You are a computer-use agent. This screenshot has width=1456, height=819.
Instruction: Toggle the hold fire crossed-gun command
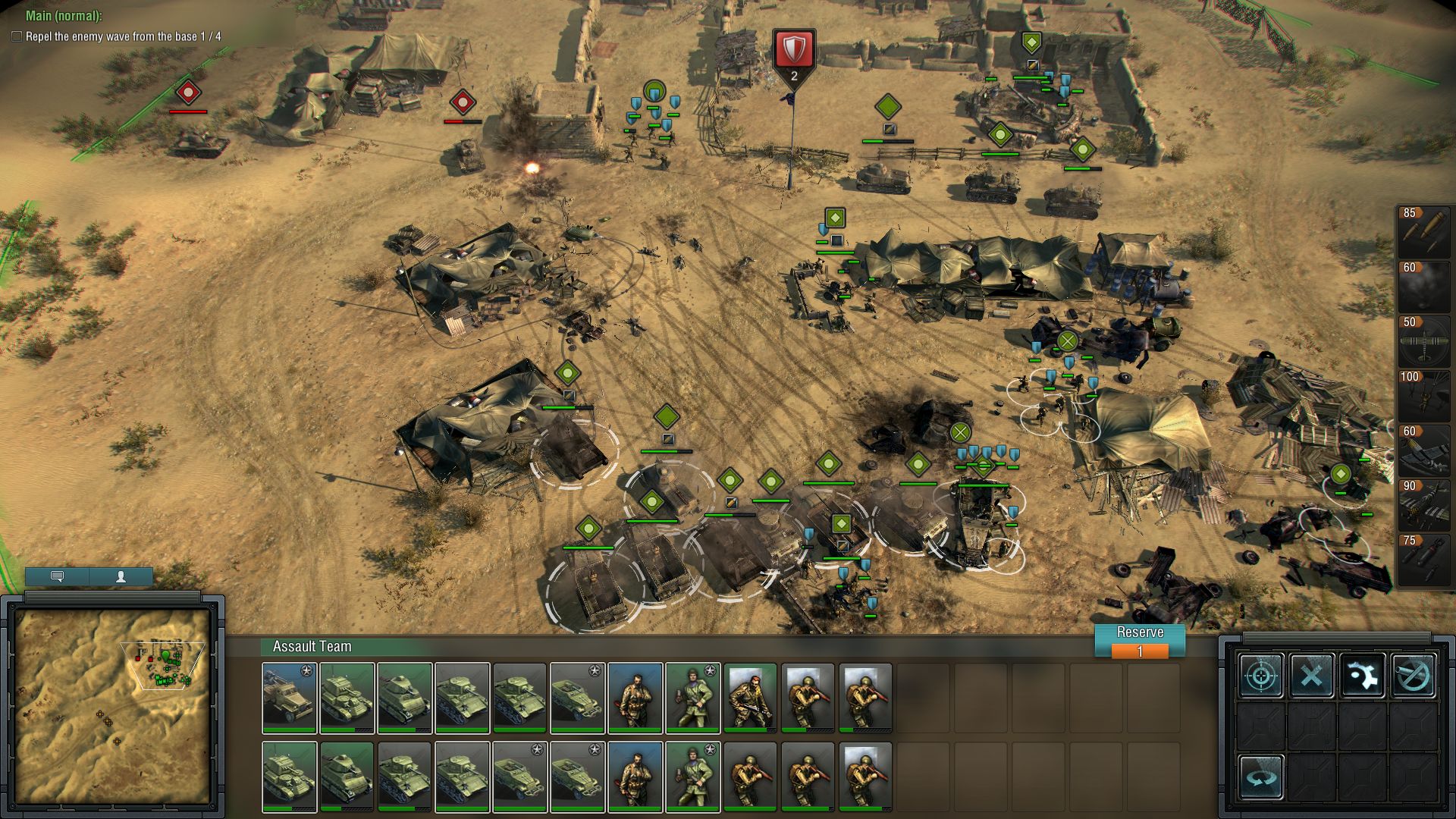click(x=1414, y=675)
